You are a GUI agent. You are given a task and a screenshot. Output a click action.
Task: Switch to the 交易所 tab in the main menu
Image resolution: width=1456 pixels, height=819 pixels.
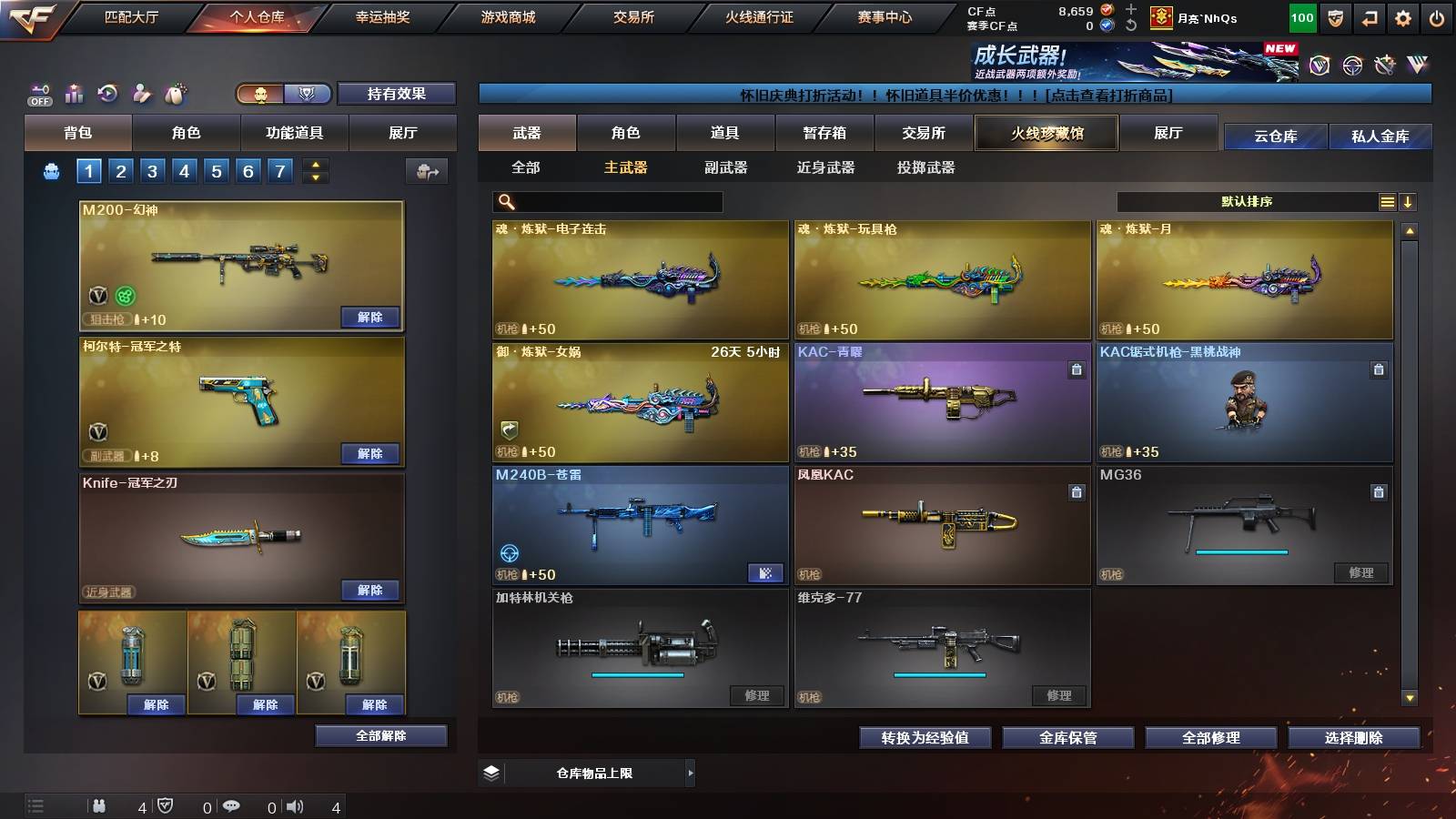click(x=634, y=16)
